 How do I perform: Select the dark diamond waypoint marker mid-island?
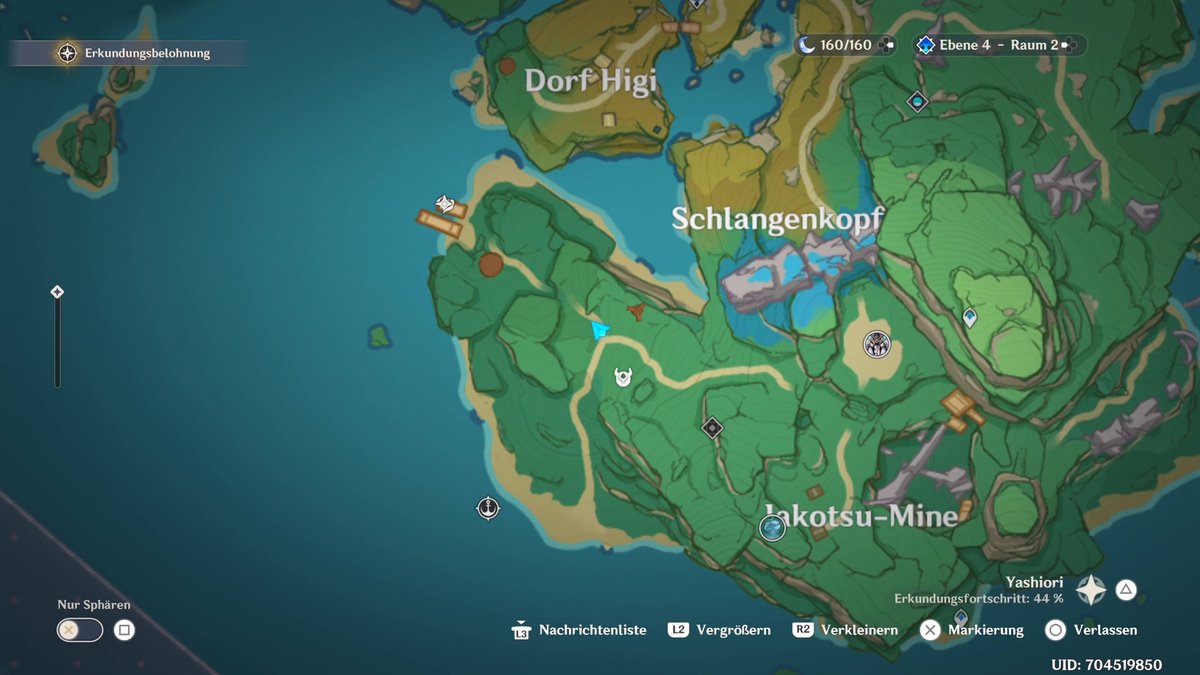pos(712,428)
